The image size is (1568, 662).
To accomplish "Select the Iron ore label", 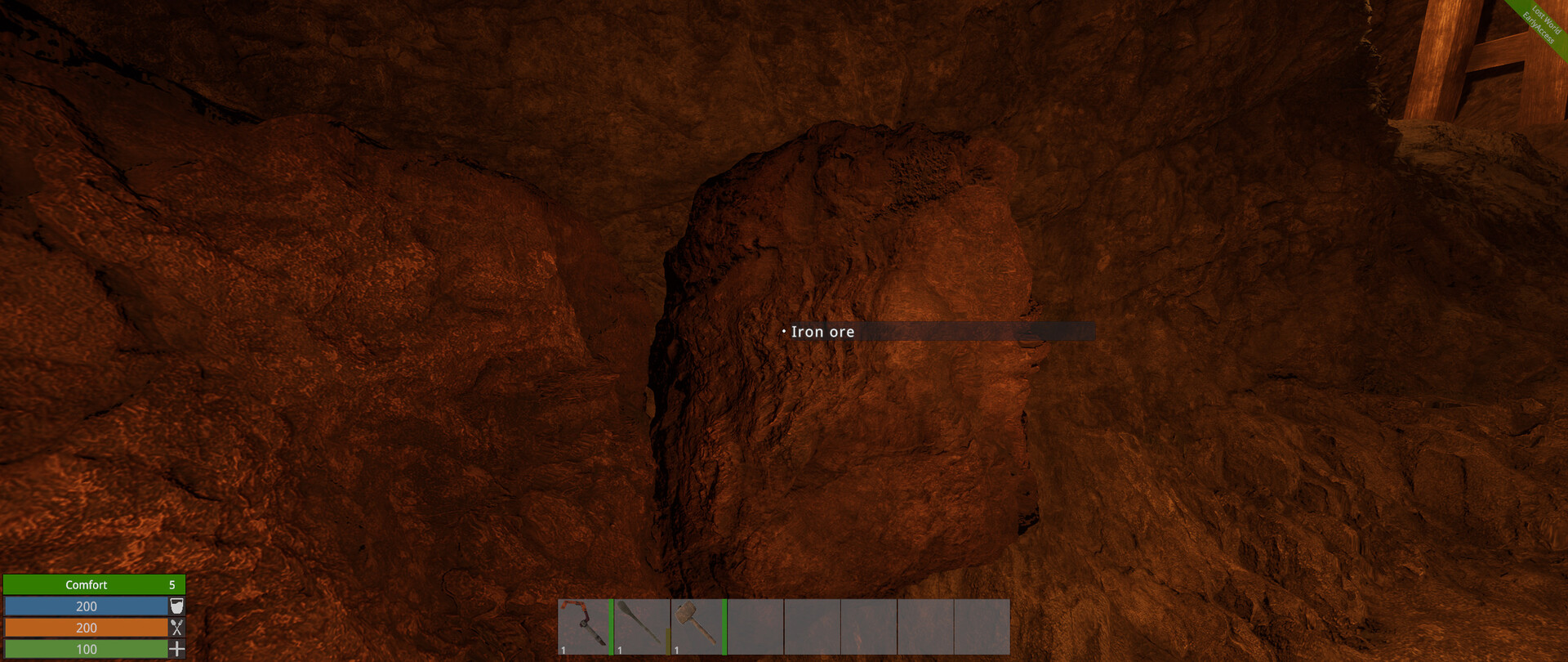I will tap(821, 332).
